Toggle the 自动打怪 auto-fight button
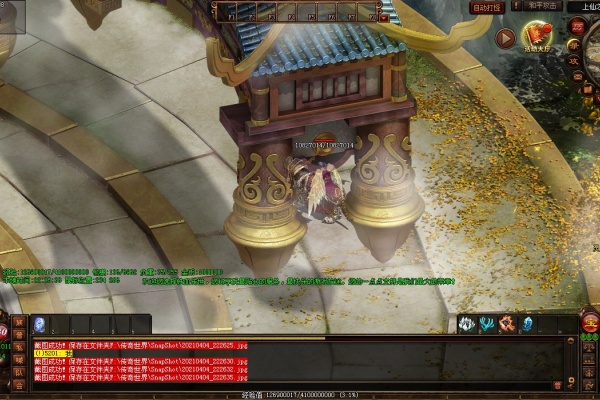The width and height of the screenshot is (600, 400). pos(488,7)
